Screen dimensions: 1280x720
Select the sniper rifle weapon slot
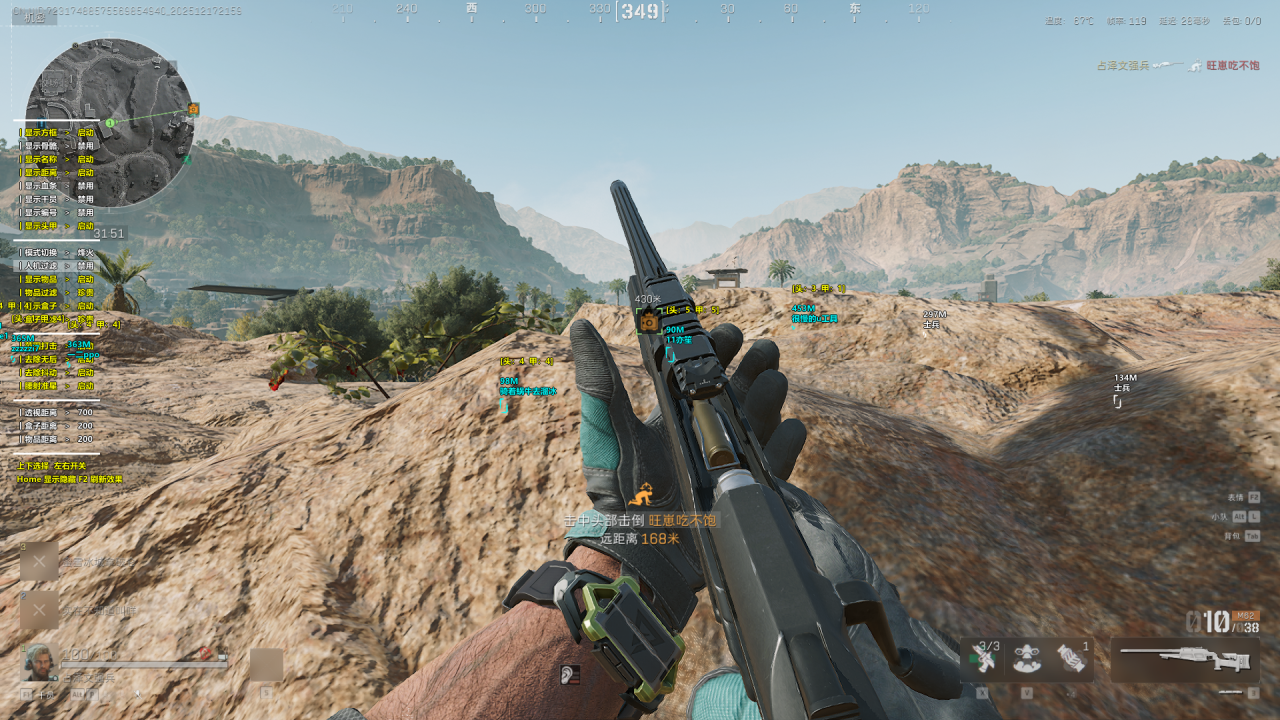(x=1184, y=659)
